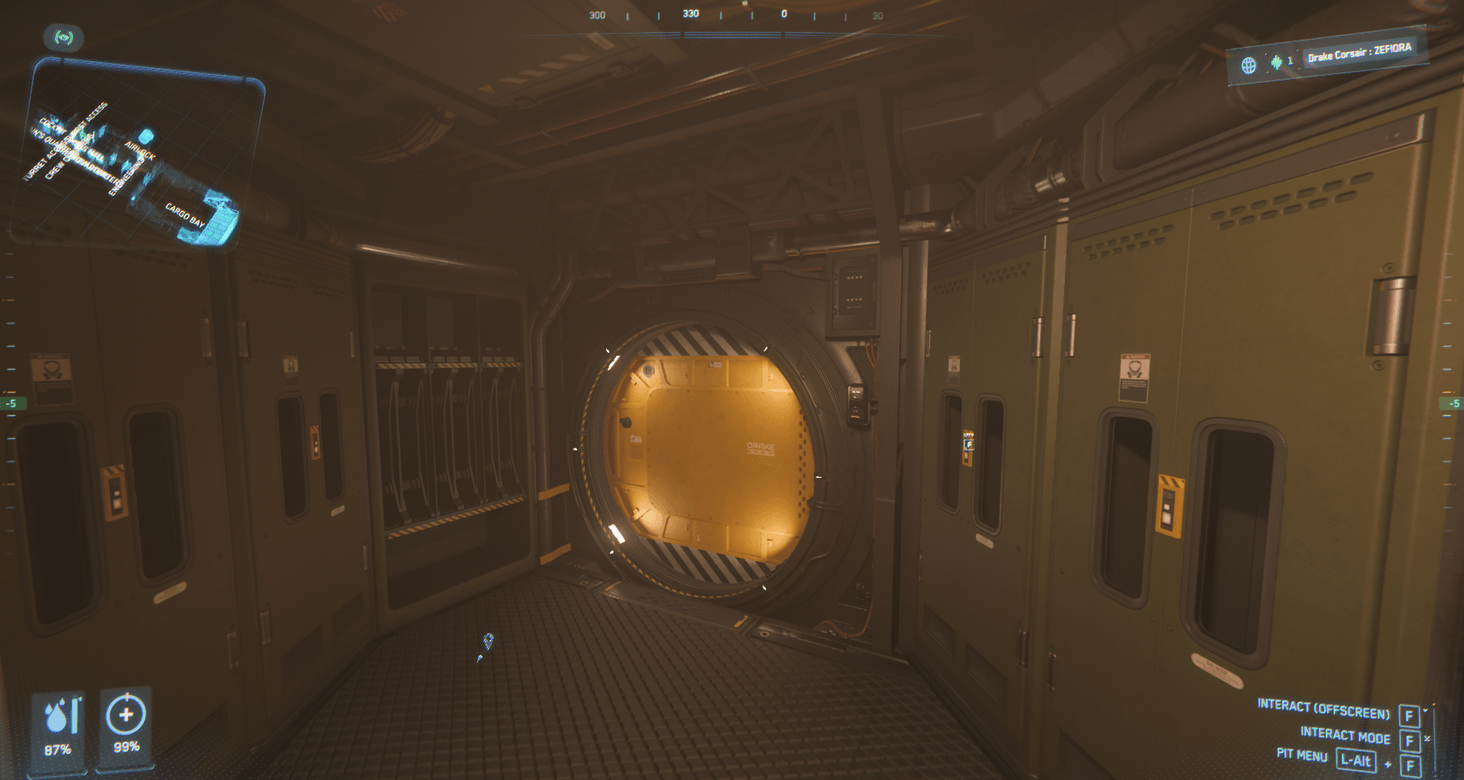Select the Engineering label on the minimap
Viewport: 1464px width, 780px height.
(x=124, y=176)
